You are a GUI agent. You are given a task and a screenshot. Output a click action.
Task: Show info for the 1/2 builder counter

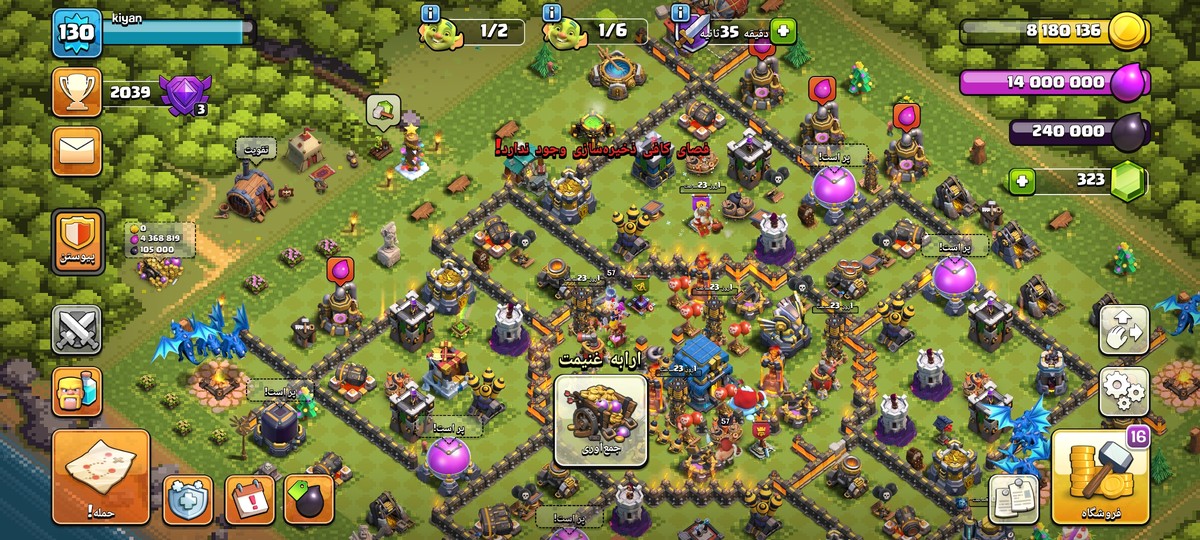pyautogui.click(x=431, y=13)
